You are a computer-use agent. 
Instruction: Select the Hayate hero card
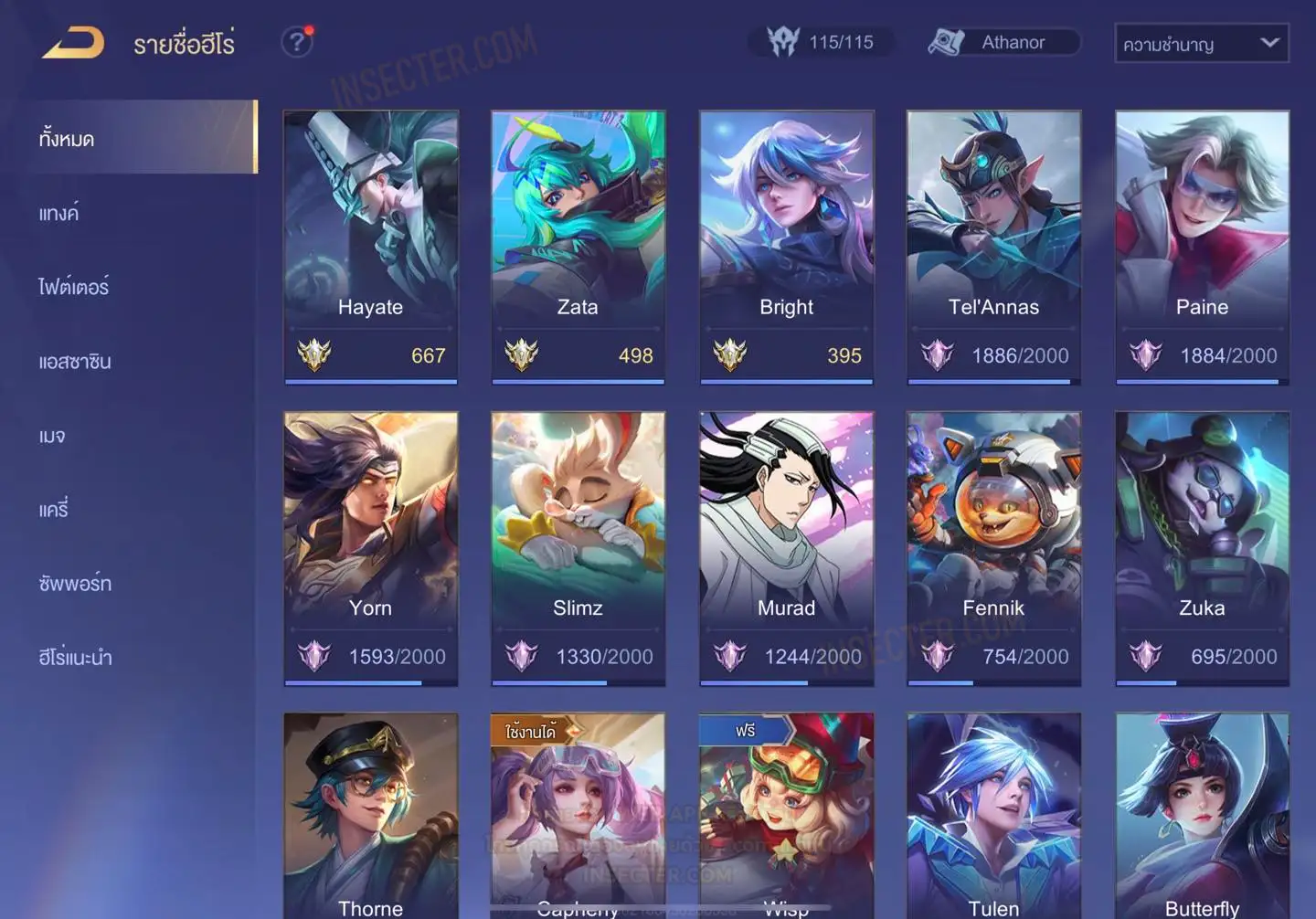click(370, 247)
